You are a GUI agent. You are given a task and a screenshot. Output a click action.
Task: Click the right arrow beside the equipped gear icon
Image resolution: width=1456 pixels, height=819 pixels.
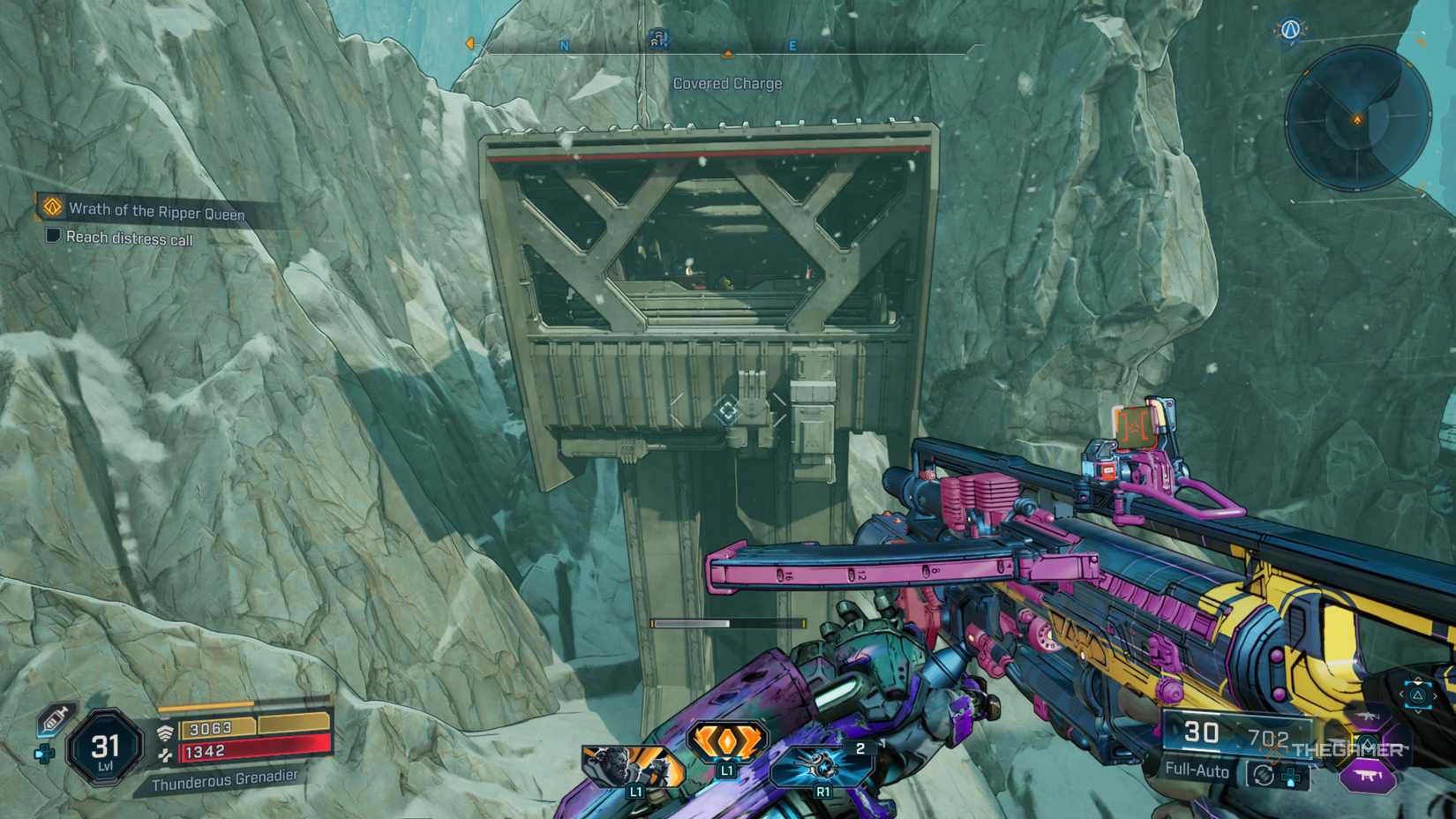coord(1435,695)
